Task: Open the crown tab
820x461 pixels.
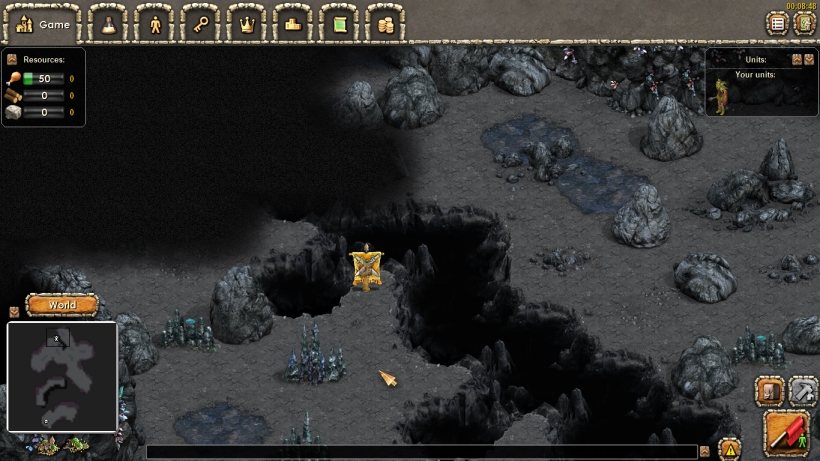Action: 246,23
